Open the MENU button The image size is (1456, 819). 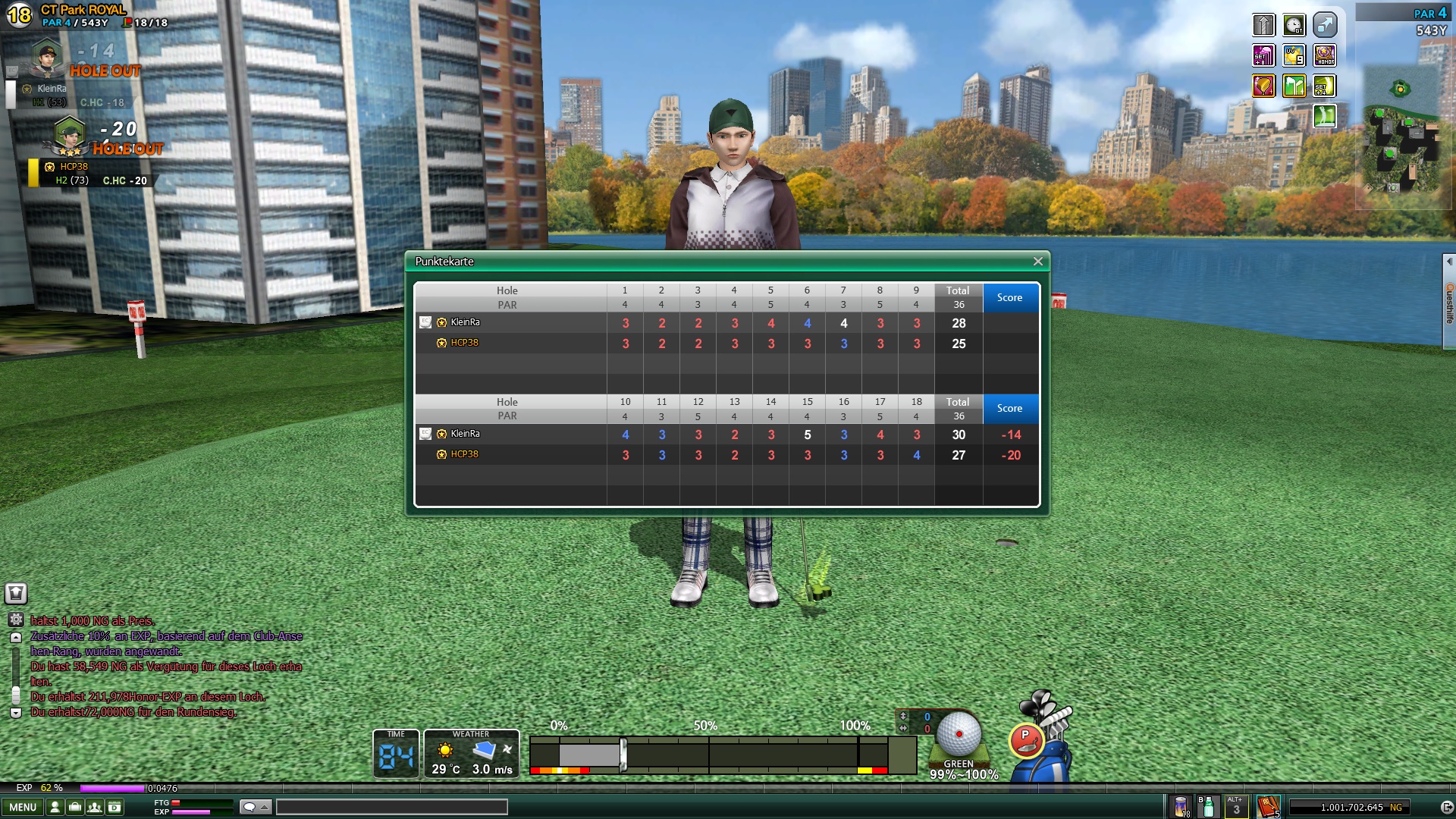pos(23,808)
